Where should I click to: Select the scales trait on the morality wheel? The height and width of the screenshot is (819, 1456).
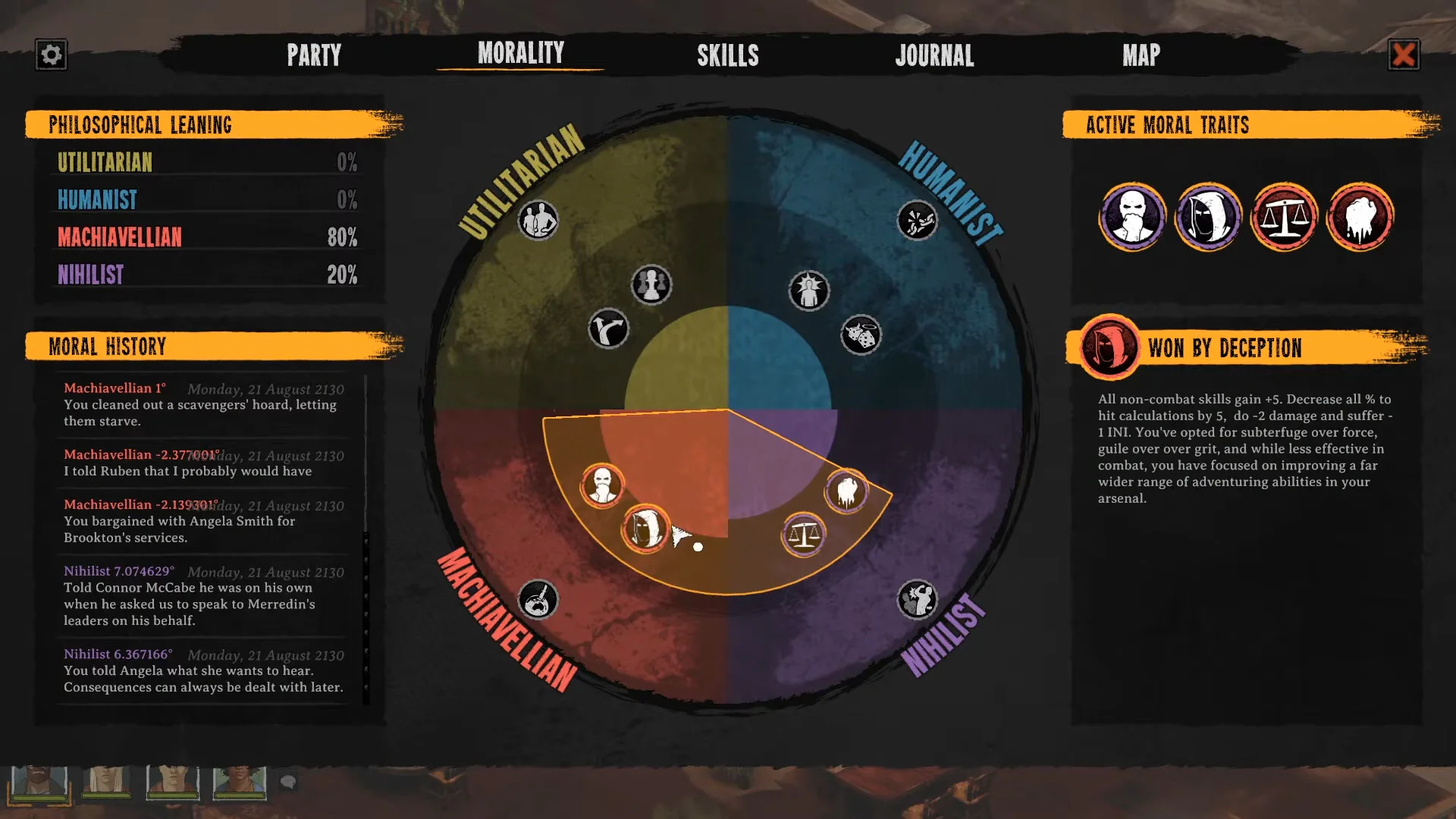803,535
